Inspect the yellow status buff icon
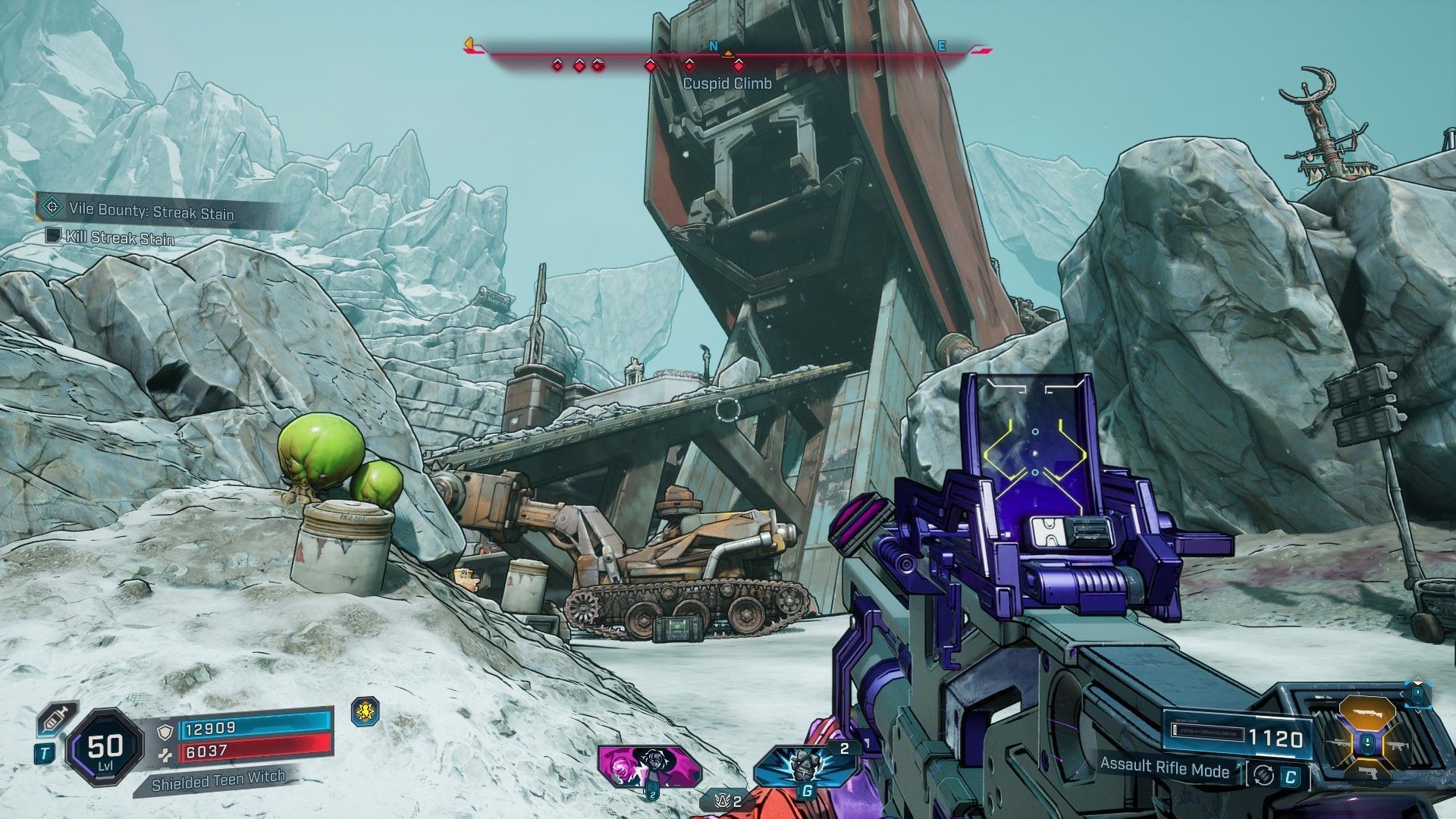Image resolution: width=1456 pixels, height=819 pixels. coord(365,711)
